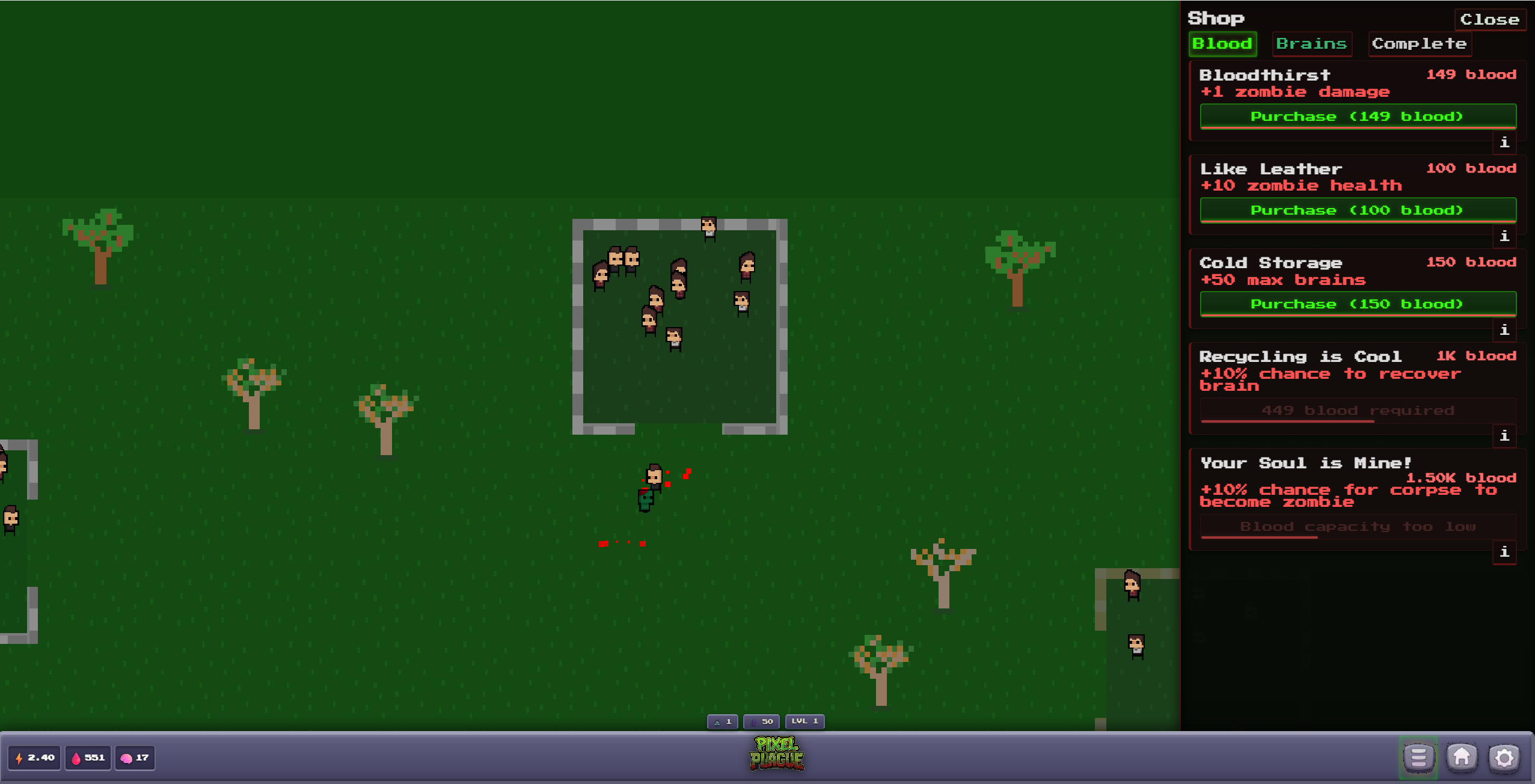Select the Blood shop tab
The height and width of the screenshot is (784, 1535).
pos(1223,43)
